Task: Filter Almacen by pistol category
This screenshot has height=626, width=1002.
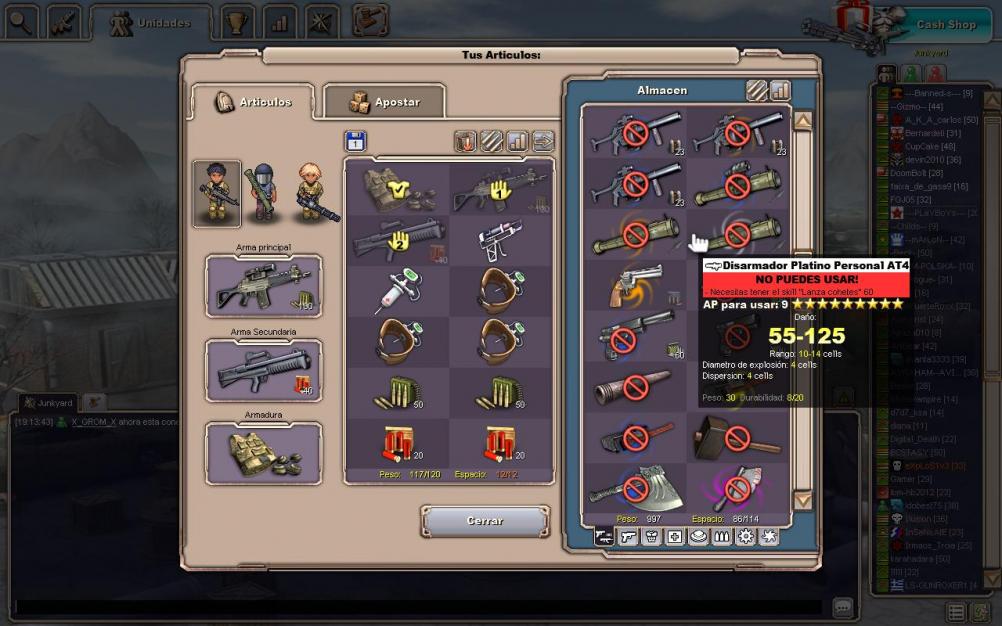Action: point(628,537)
